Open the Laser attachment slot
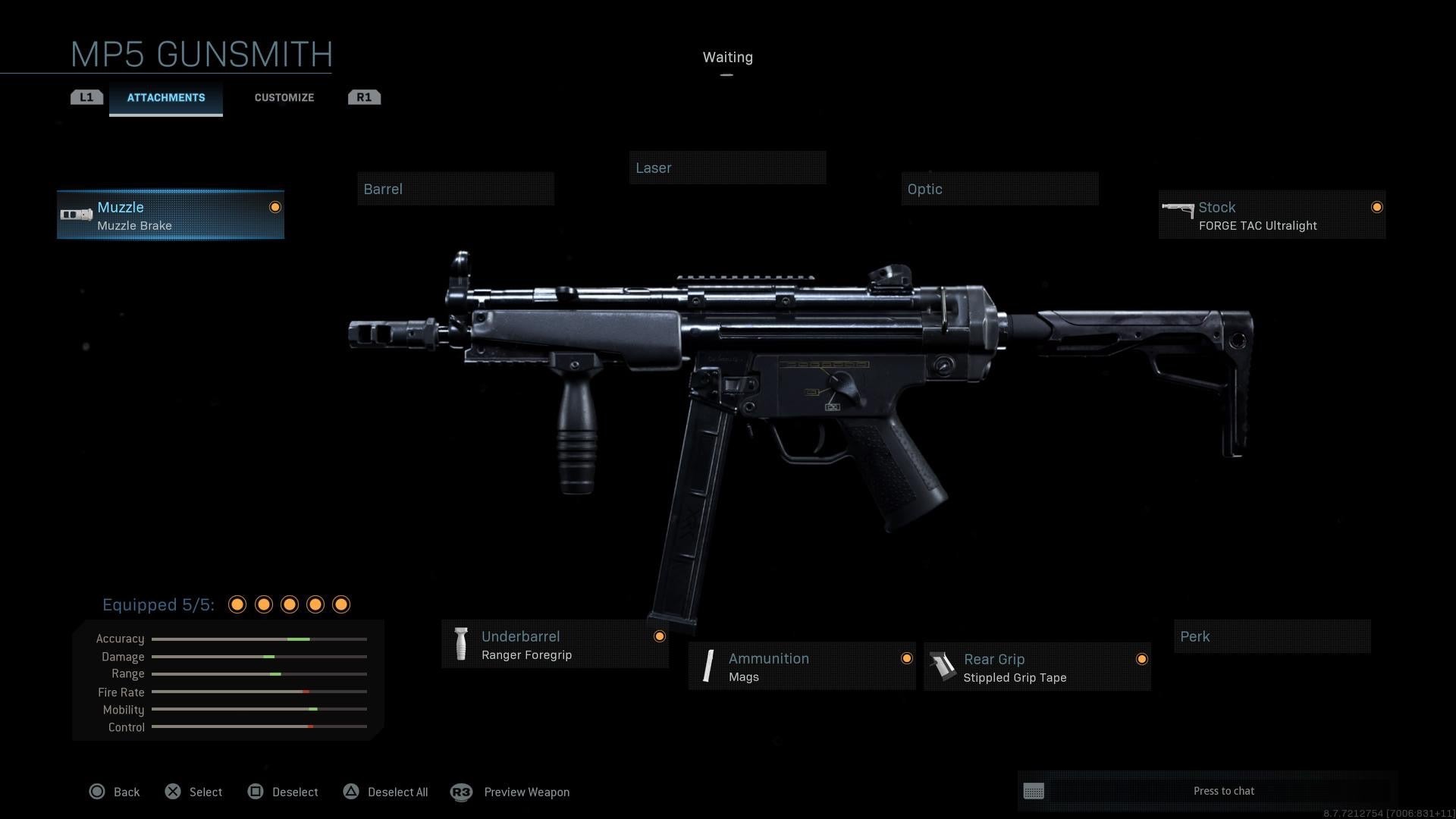The height and width of the screenshot is (819, 1456). point(727,168)
